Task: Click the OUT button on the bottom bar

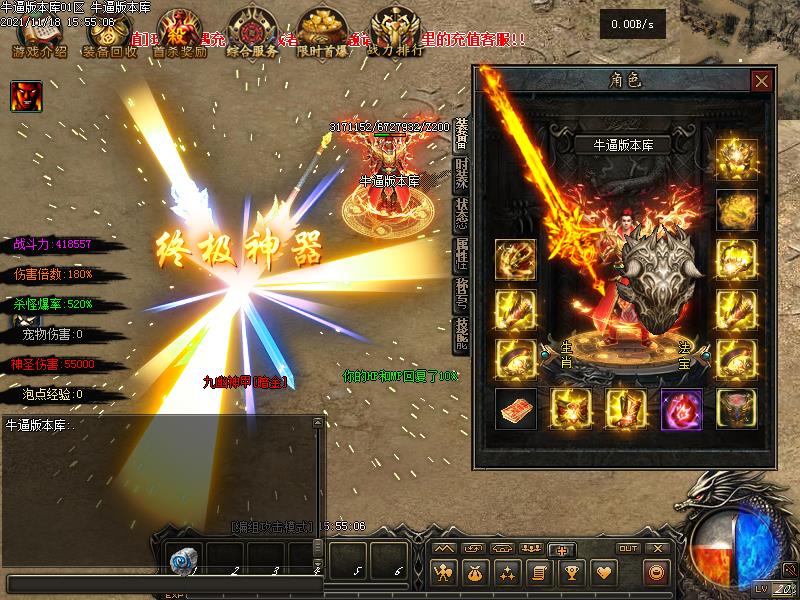Action: click(628, 549)
